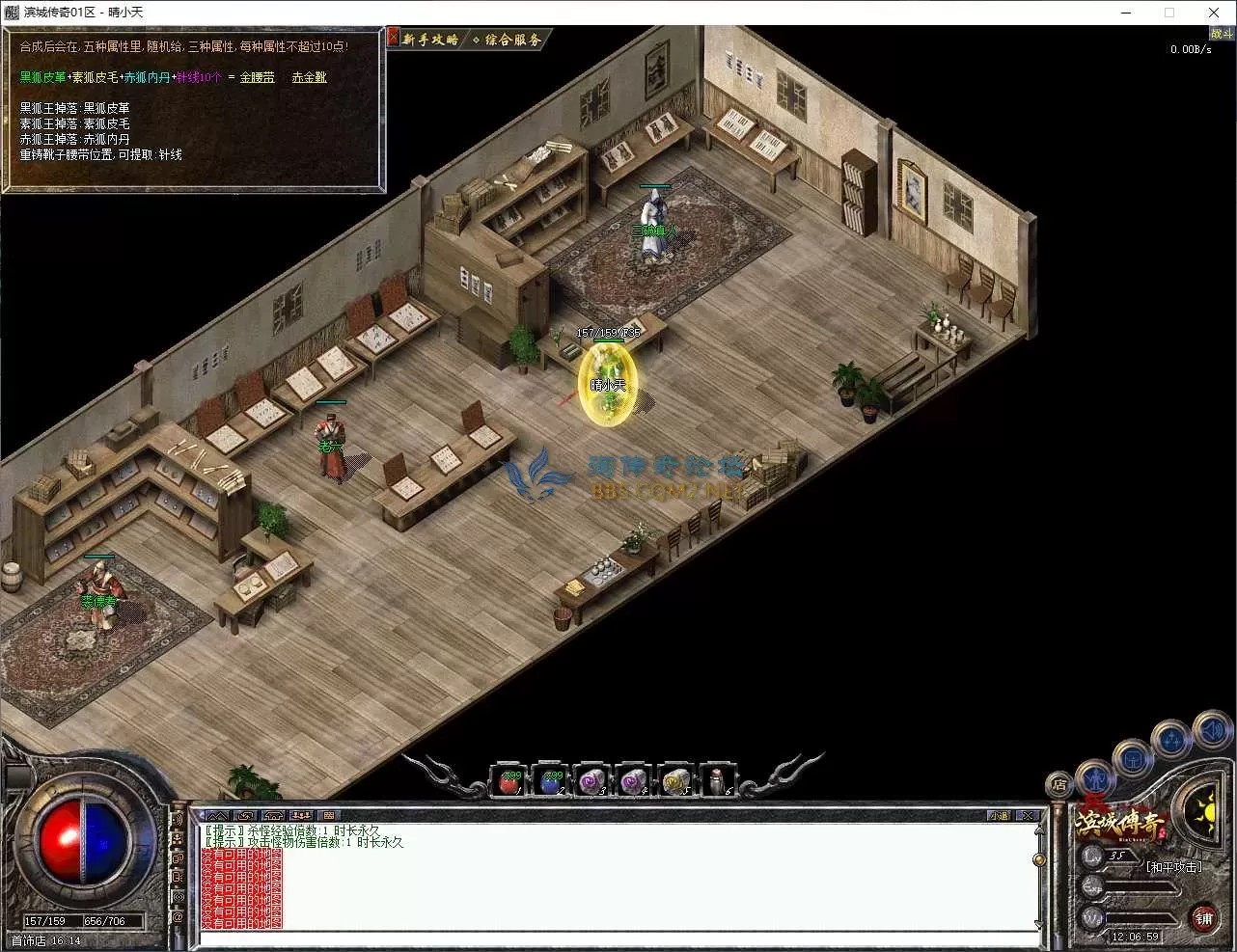This screenshot has width=1237, height=952.
Task: Switch the 和平攻击 attack mode
Action: [1173, 867]
